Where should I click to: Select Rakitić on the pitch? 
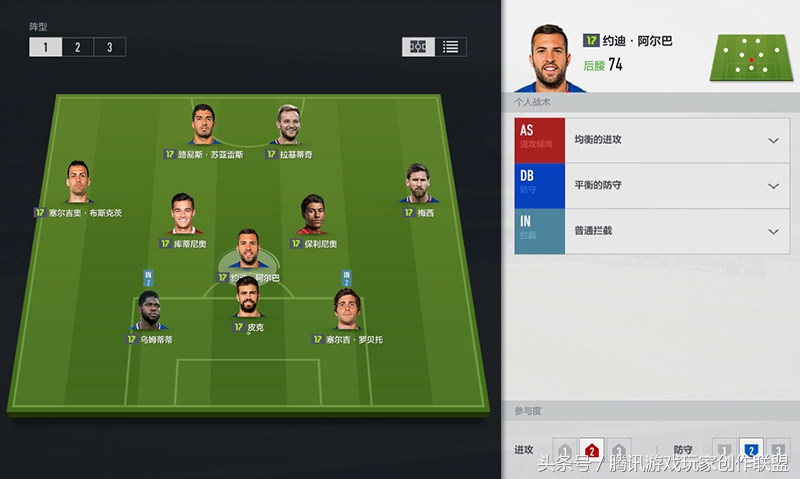pyautogui.click(x=288, y=127)
